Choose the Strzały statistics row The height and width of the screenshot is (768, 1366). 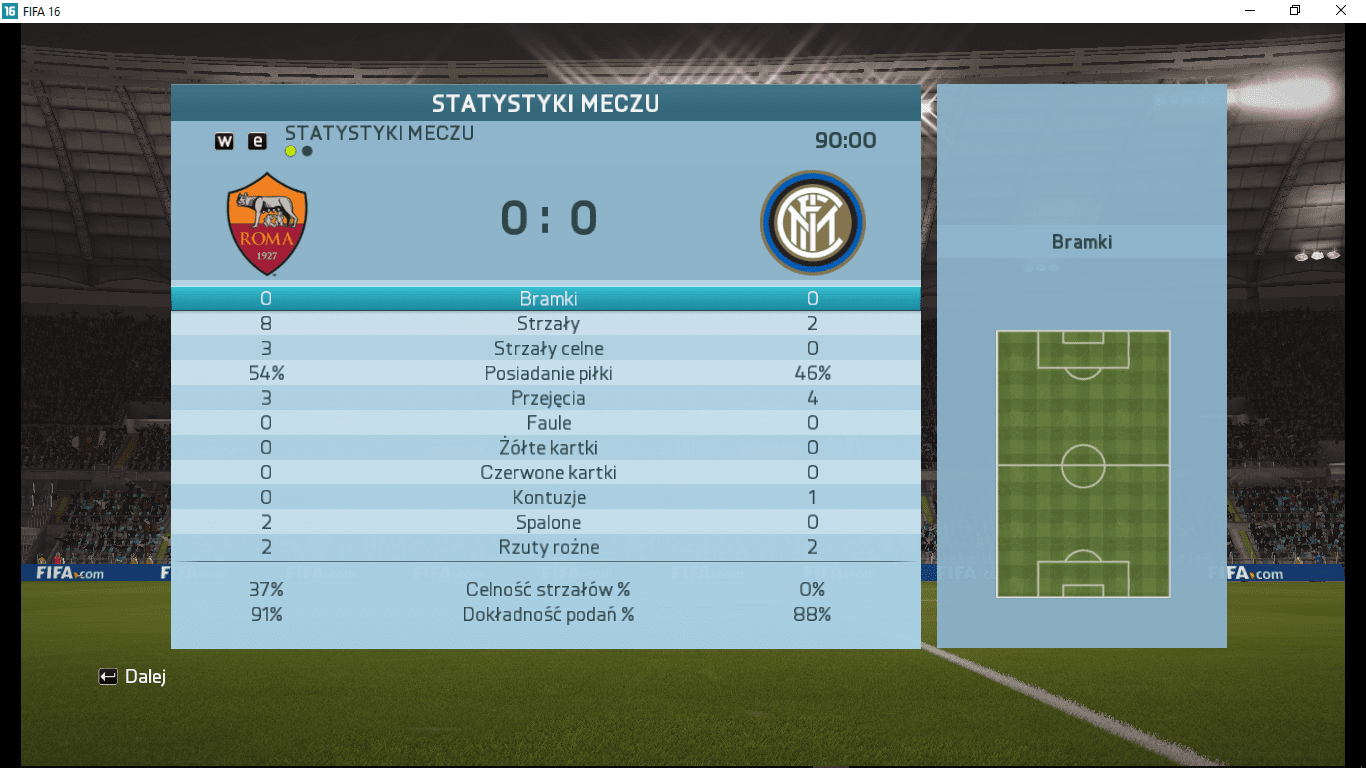coord(547,324)
